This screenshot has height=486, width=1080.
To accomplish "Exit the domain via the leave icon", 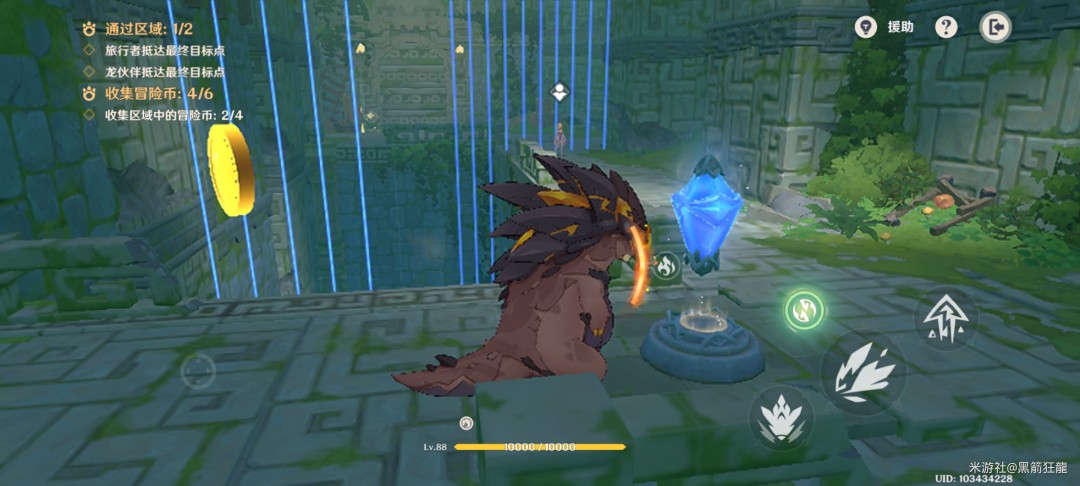I will (995, 27).
